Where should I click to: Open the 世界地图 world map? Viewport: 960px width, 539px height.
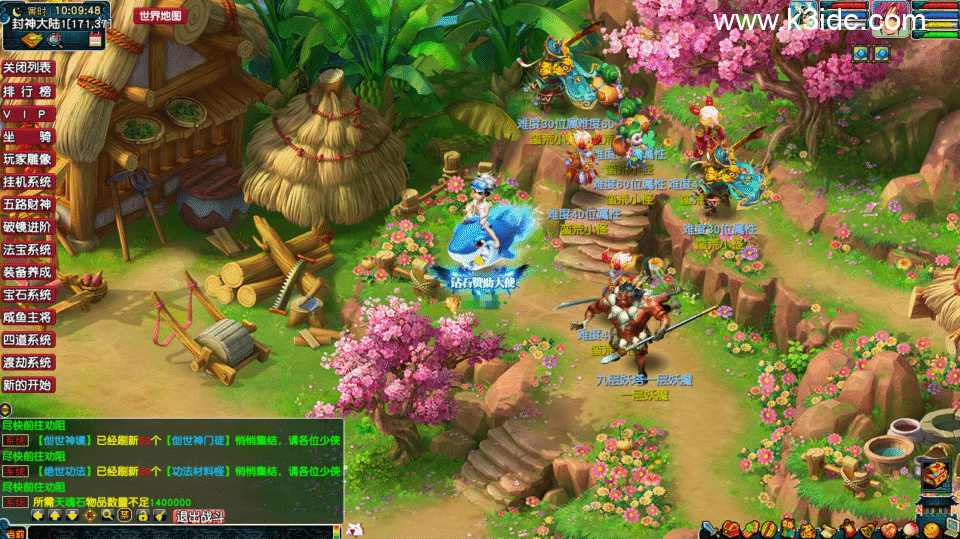coord(160,15)
